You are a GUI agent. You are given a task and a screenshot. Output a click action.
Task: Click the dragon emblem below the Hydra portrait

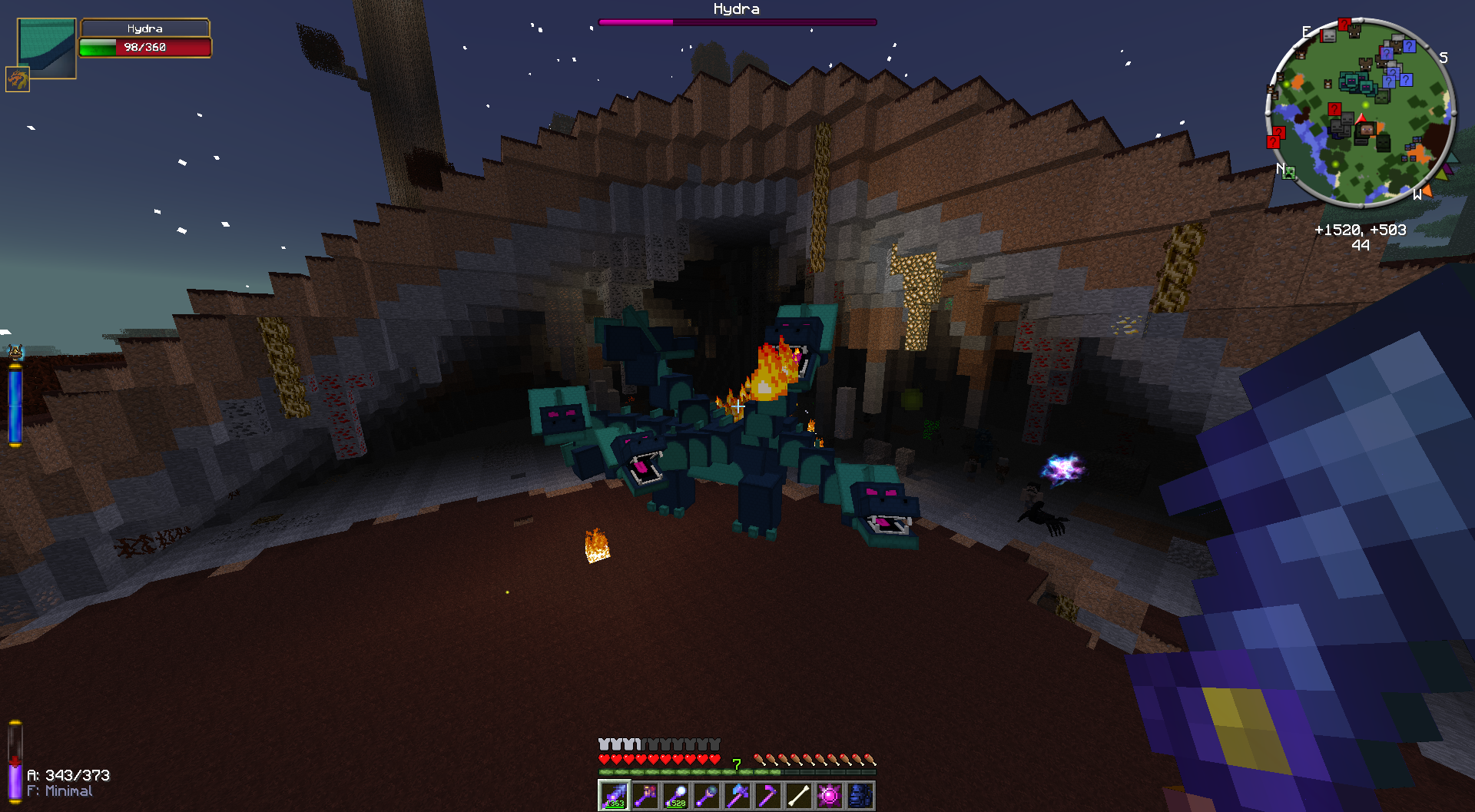tap(17, 79)
